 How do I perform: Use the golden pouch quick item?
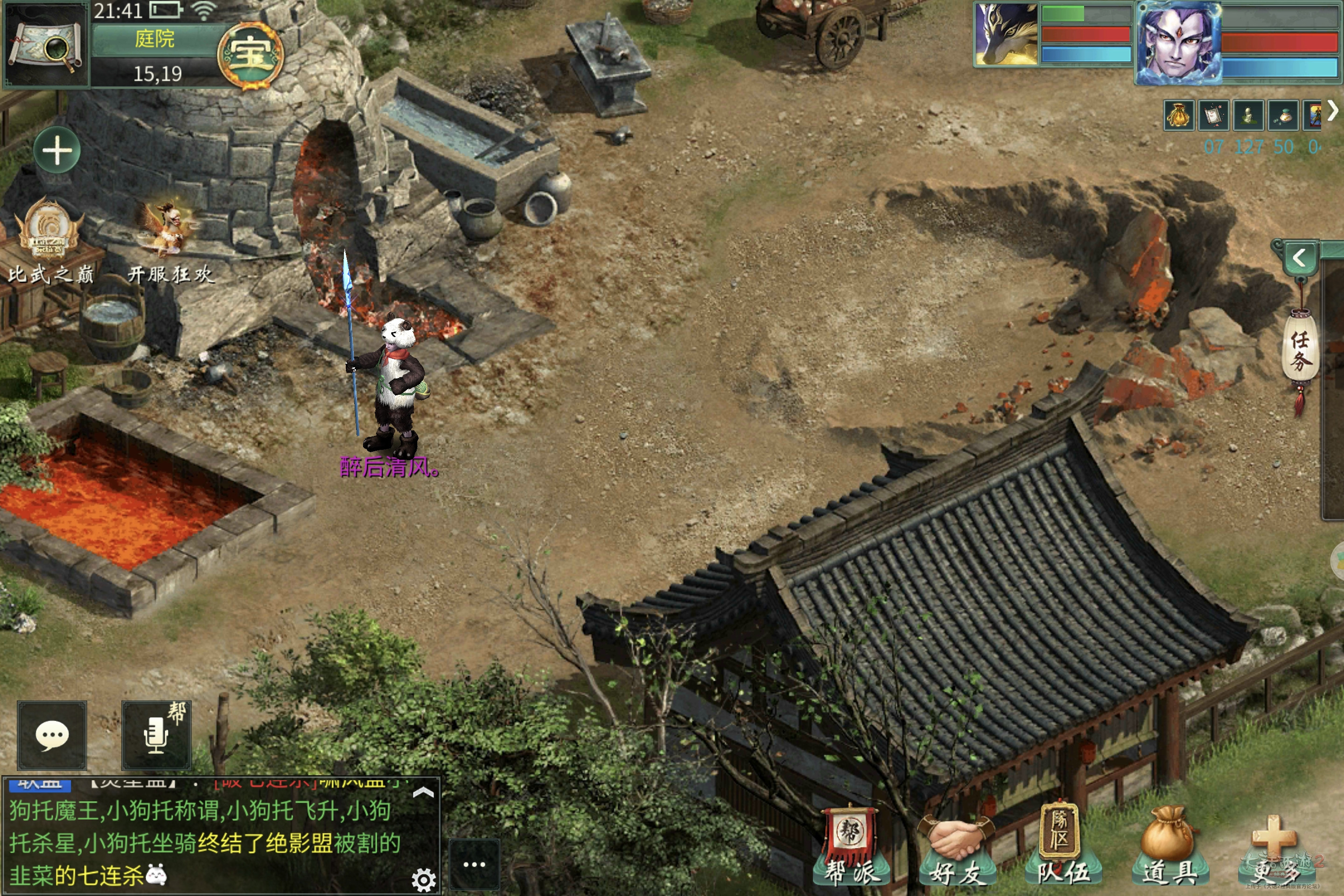[1178, 115]
